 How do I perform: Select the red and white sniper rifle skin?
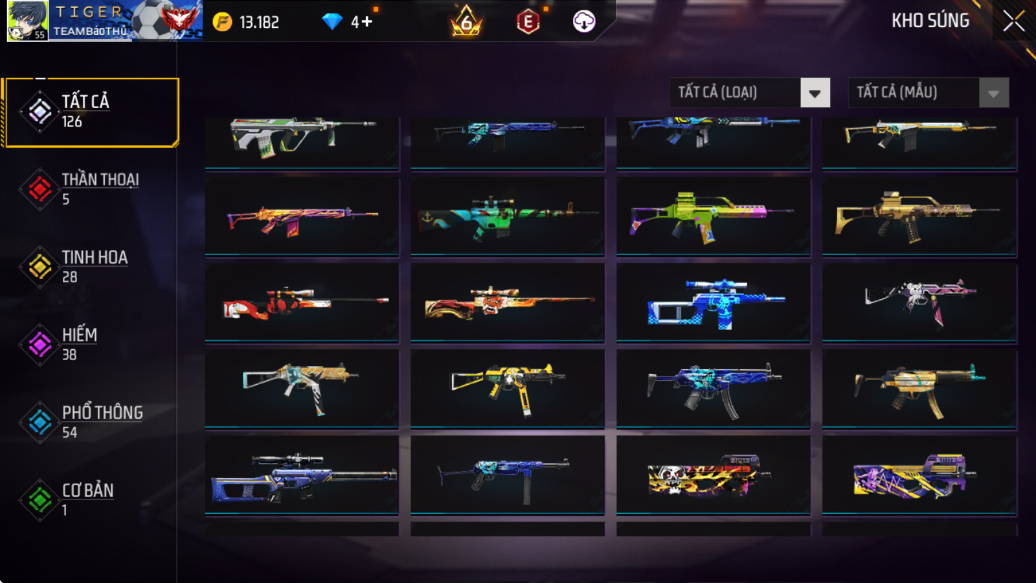(302, 302)
